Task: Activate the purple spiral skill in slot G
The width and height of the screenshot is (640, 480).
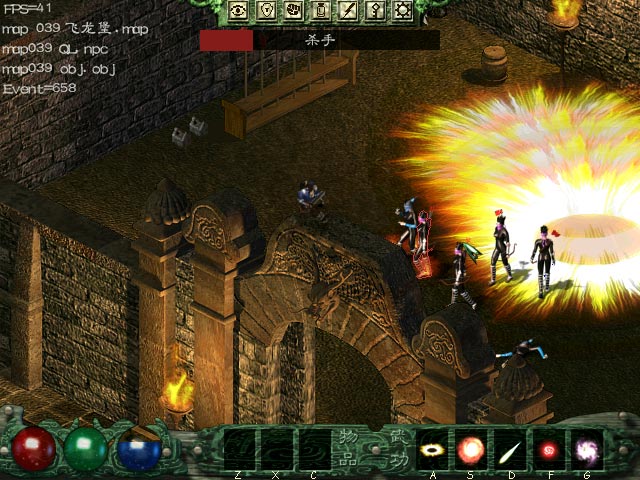Action: [586, 447]
